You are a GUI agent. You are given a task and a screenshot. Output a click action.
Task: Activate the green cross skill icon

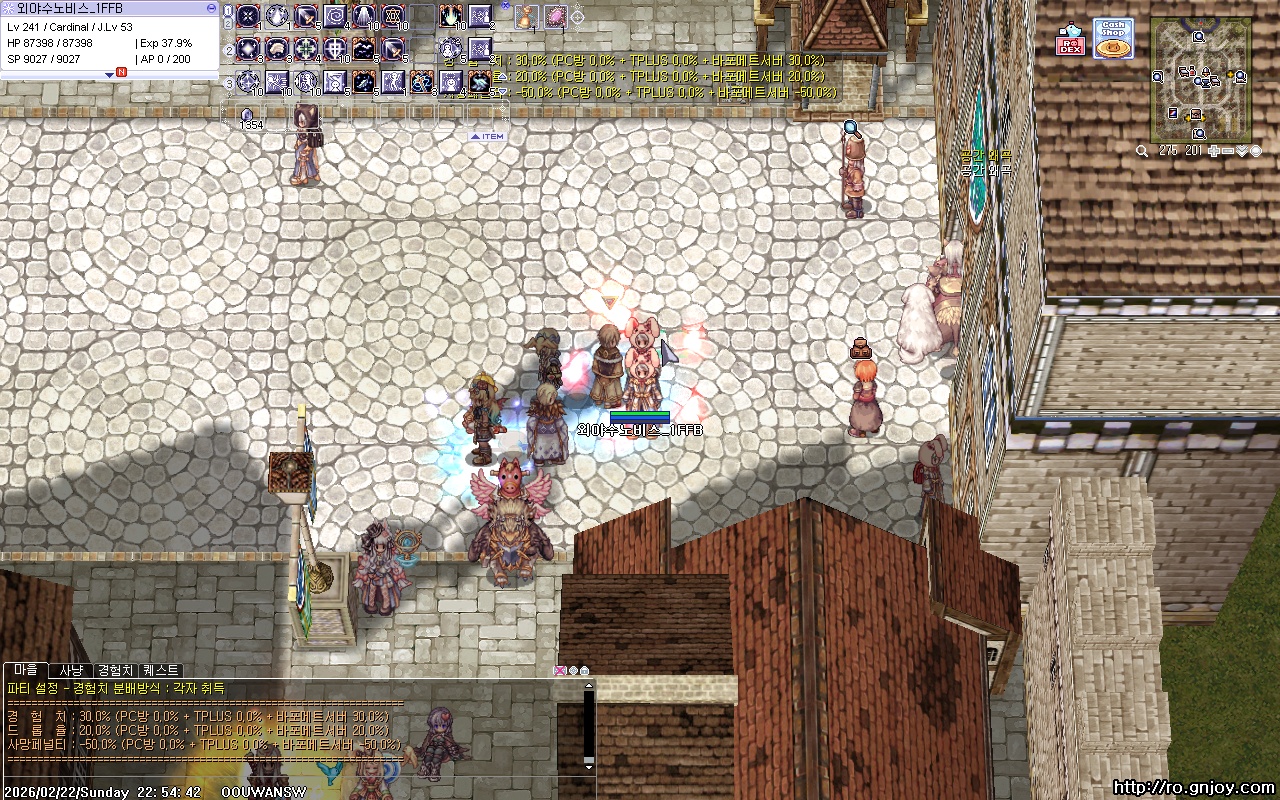tap(306, 49)
